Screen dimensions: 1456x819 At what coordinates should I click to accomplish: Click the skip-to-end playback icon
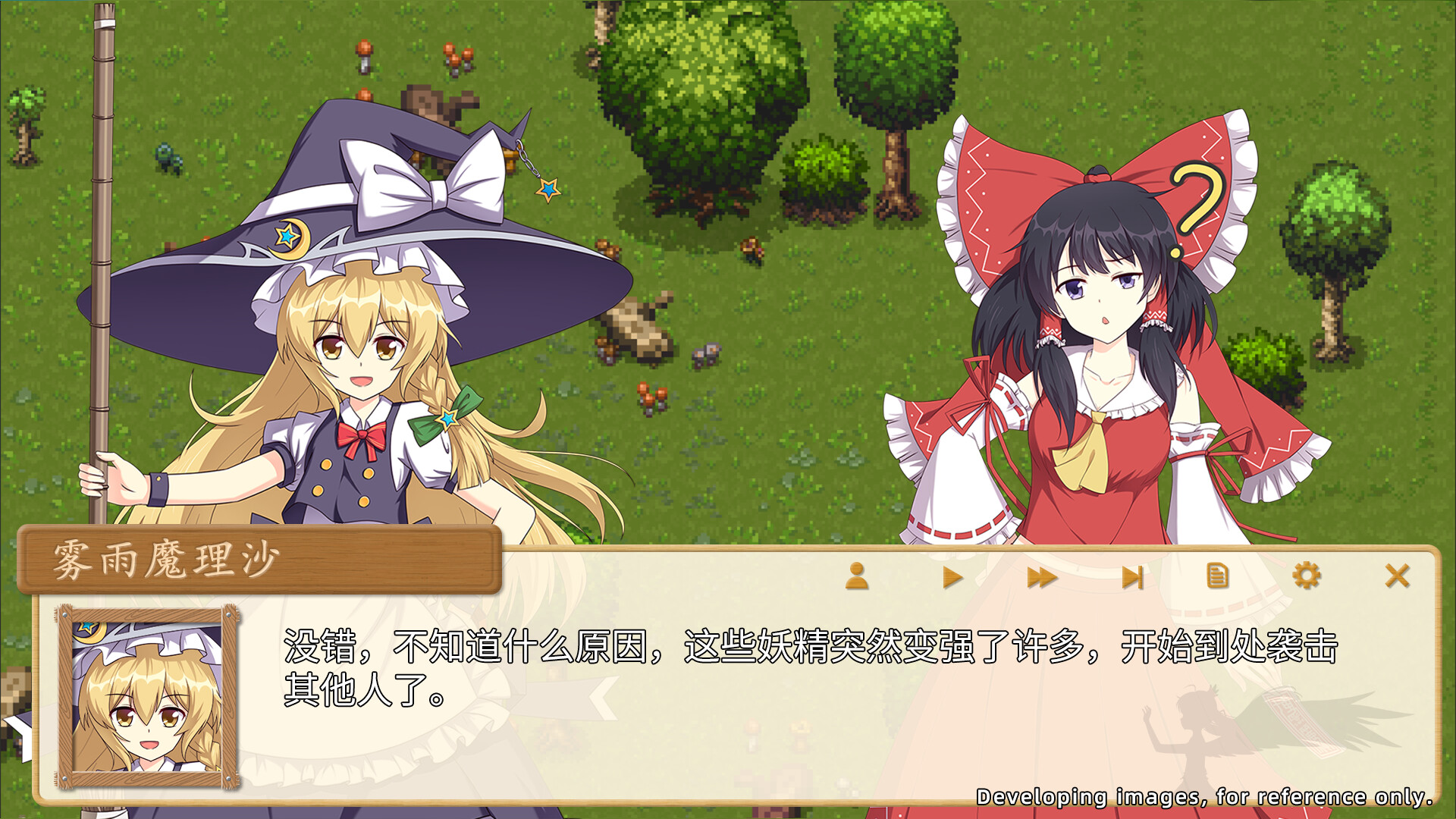(1133, 576)
